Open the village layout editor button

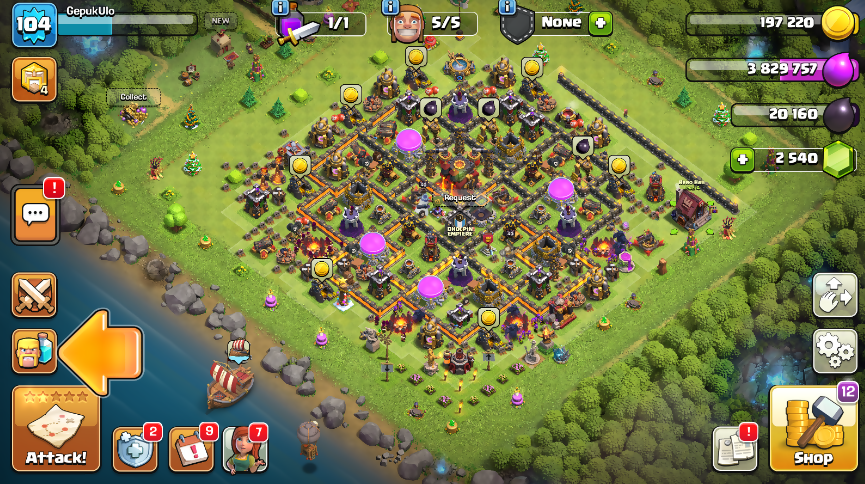[x=834, y=295]
